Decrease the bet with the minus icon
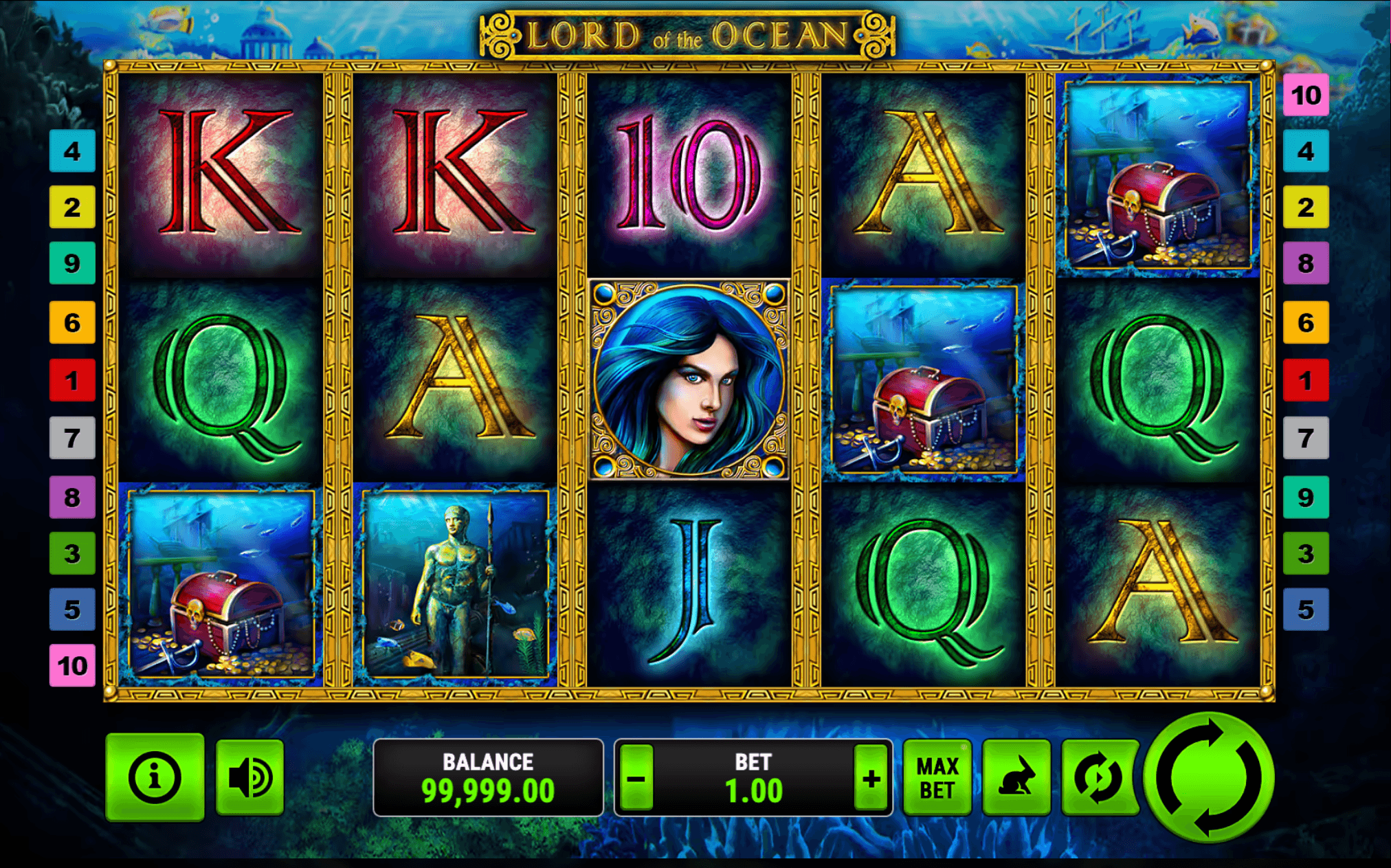 (636, 777)
